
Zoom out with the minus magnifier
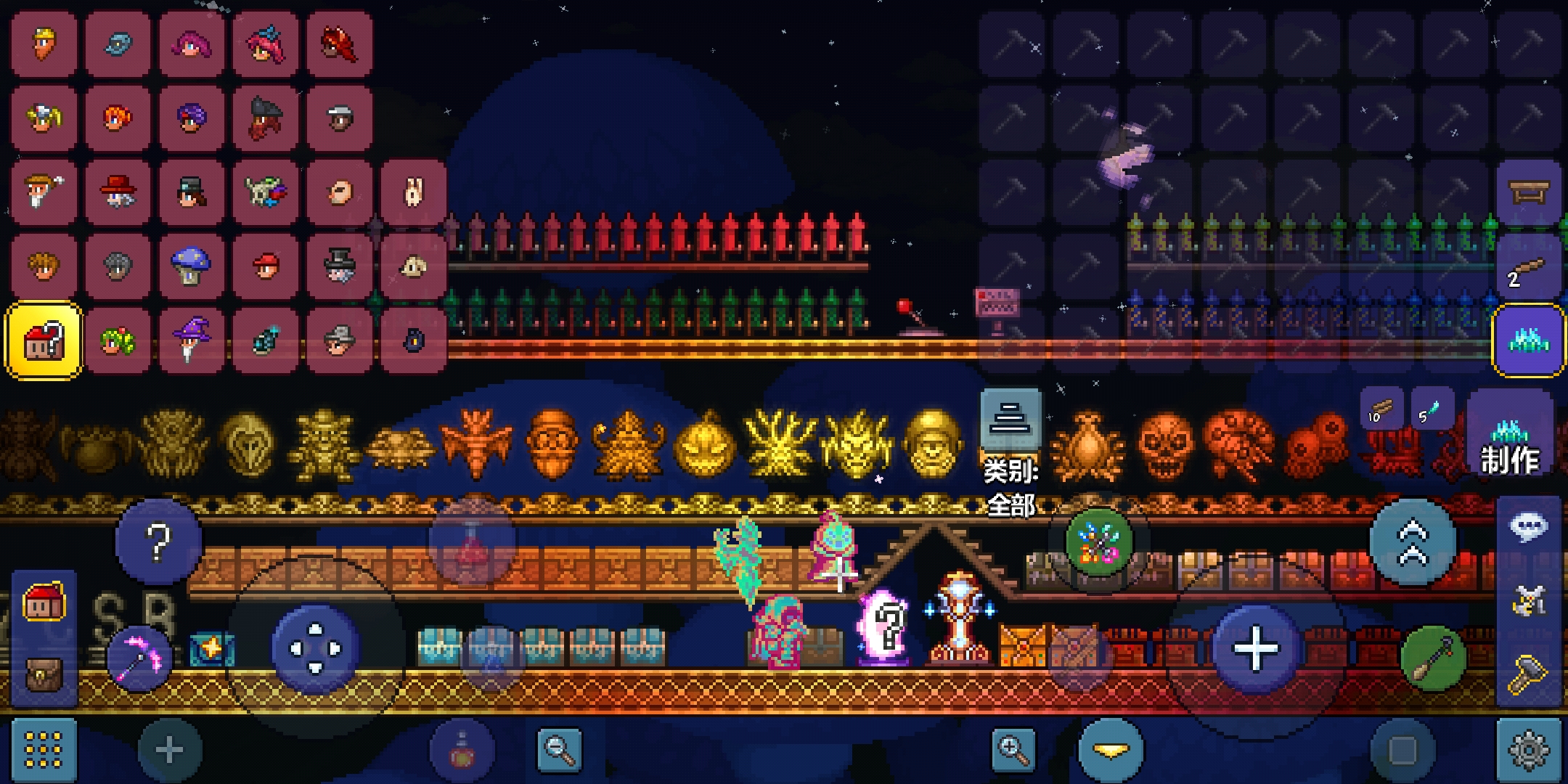point(559,751)
